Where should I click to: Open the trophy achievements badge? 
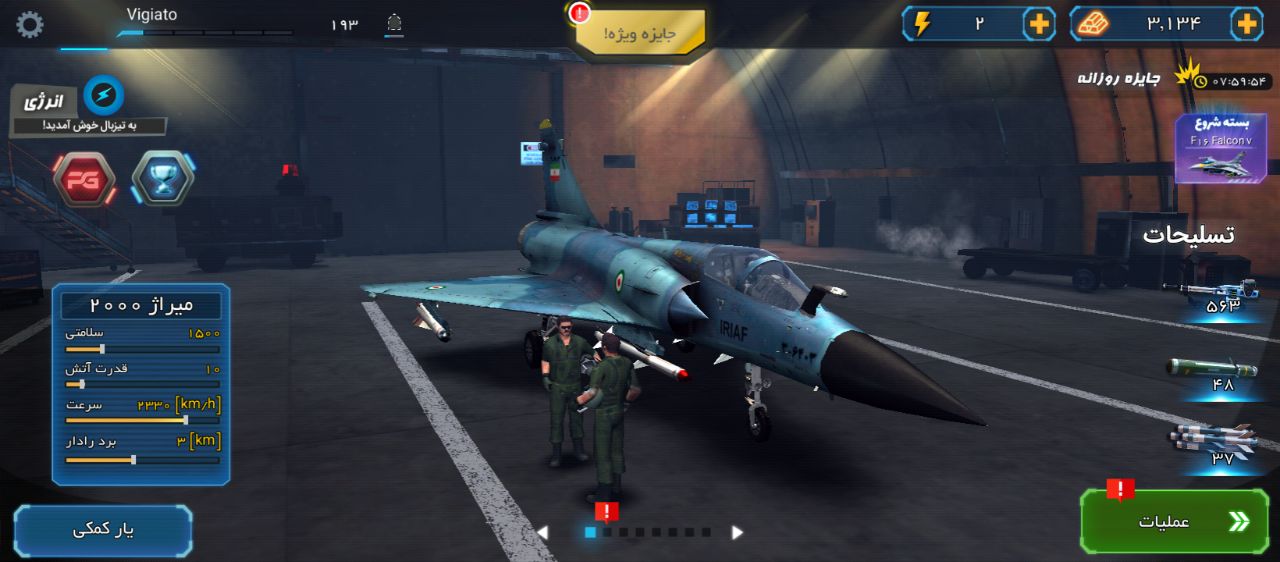(x=162, y=179)
